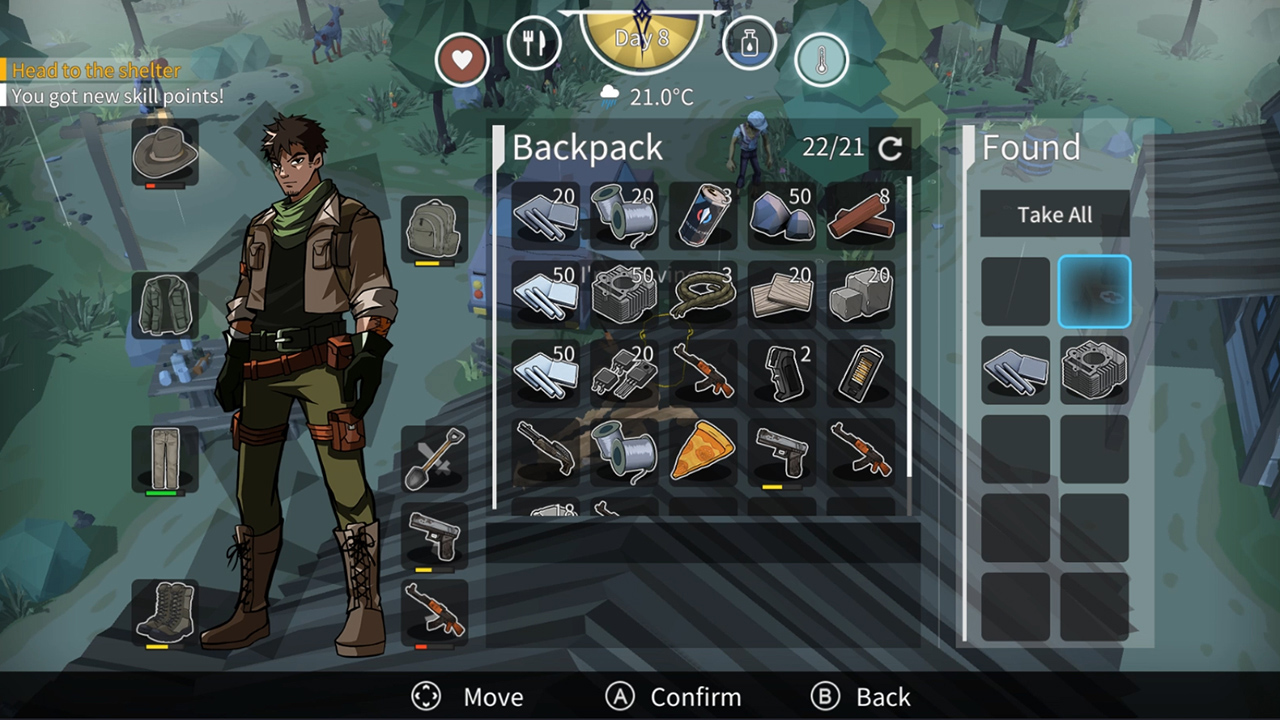
Task: Click the equipped backpack slot
Action: tap(434, 228)
